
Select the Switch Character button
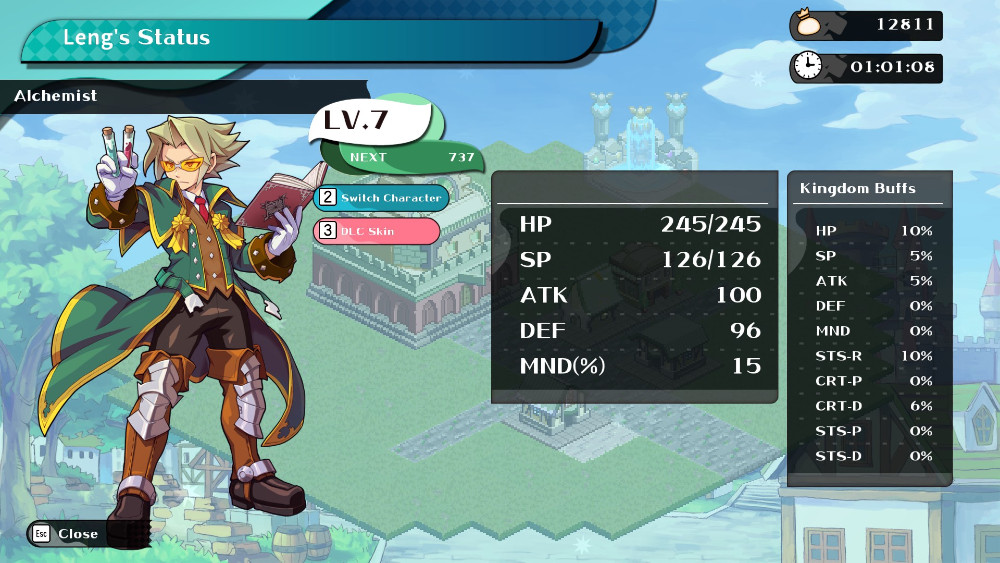382,198
